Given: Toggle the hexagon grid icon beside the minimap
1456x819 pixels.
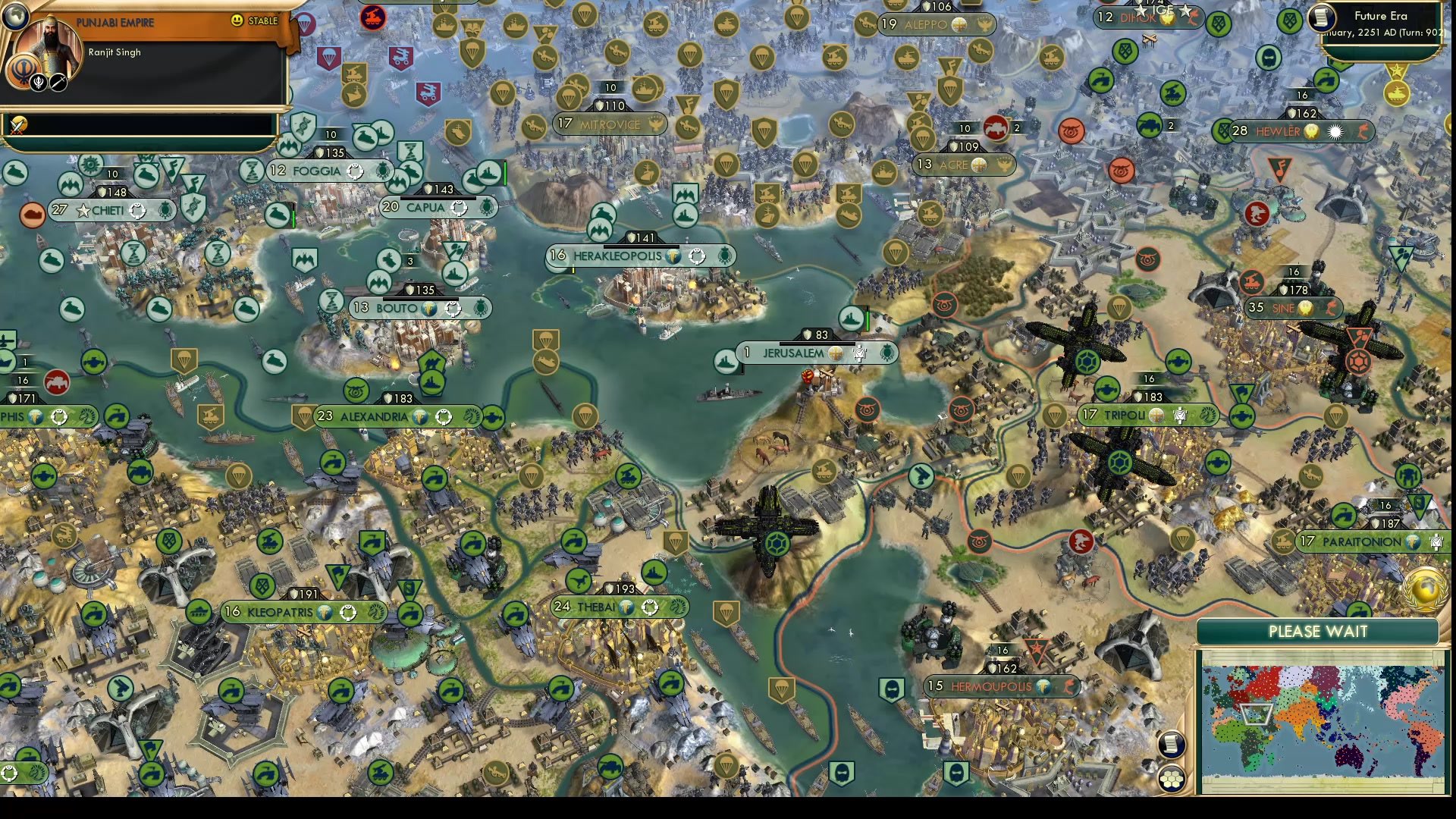Looking at the screenshot, I should (x=1172, y=780).
